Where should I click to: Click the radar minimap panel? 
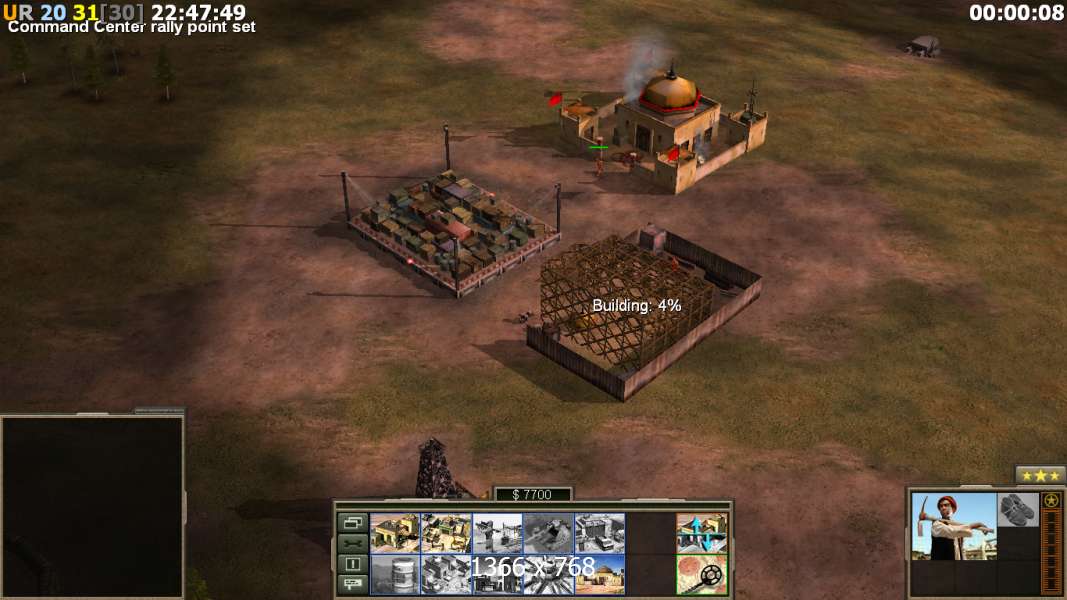coord(92,506)
